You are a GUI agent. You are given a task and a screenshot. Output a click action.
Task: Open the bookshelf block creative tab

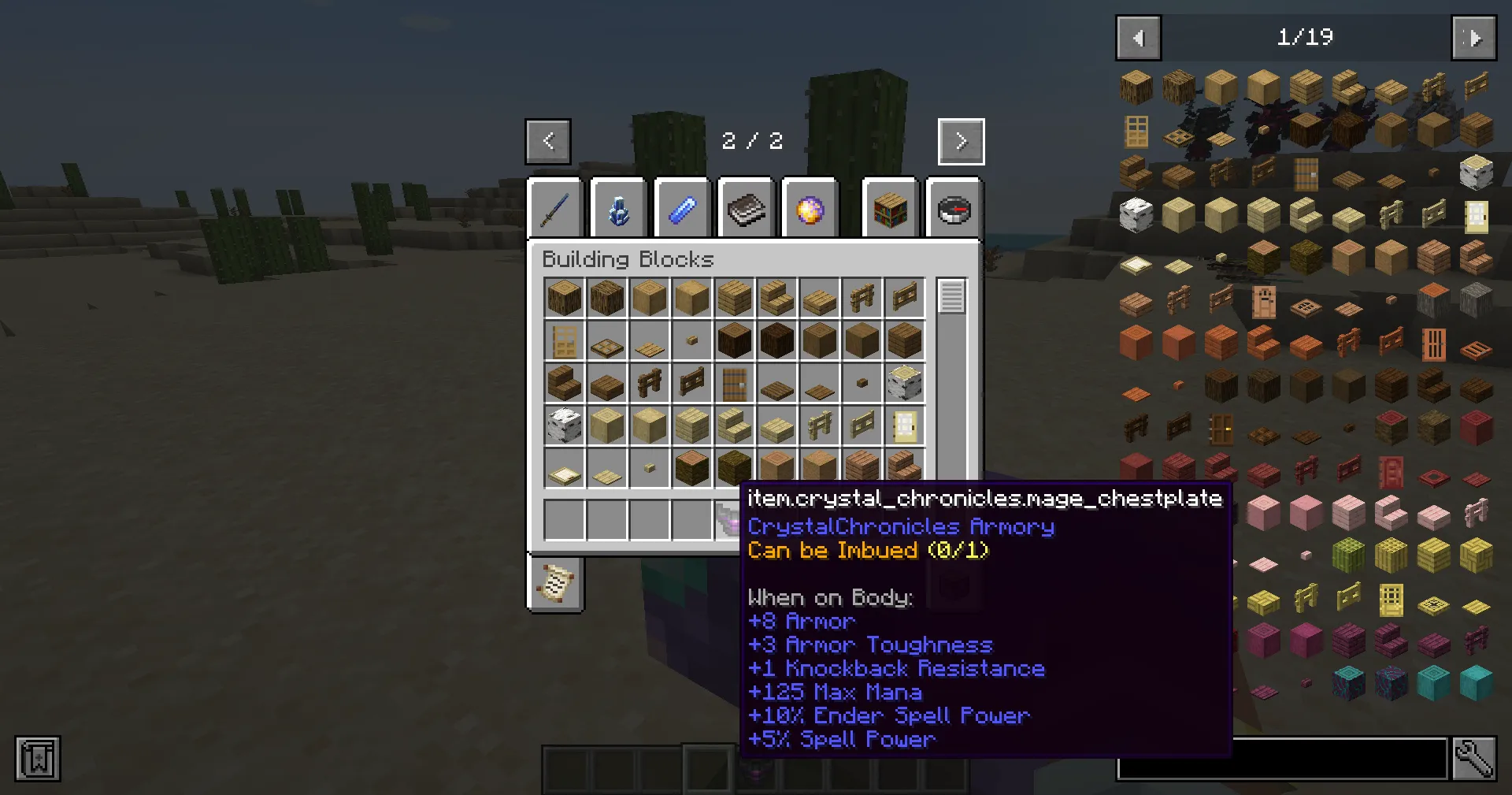(x=890, y=207)
